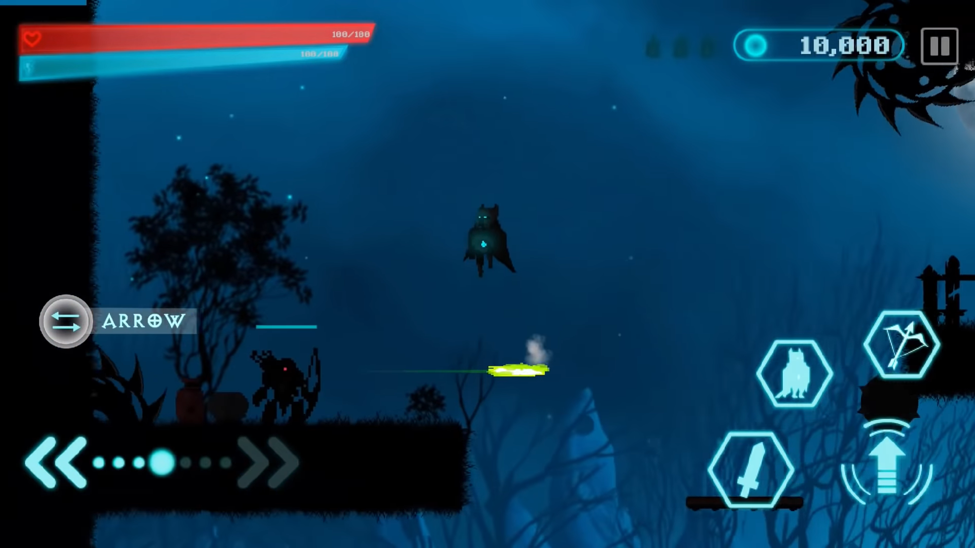Attack with the sword hexagon button
This screenshot has width=975, height=548.
click(751, 468)
